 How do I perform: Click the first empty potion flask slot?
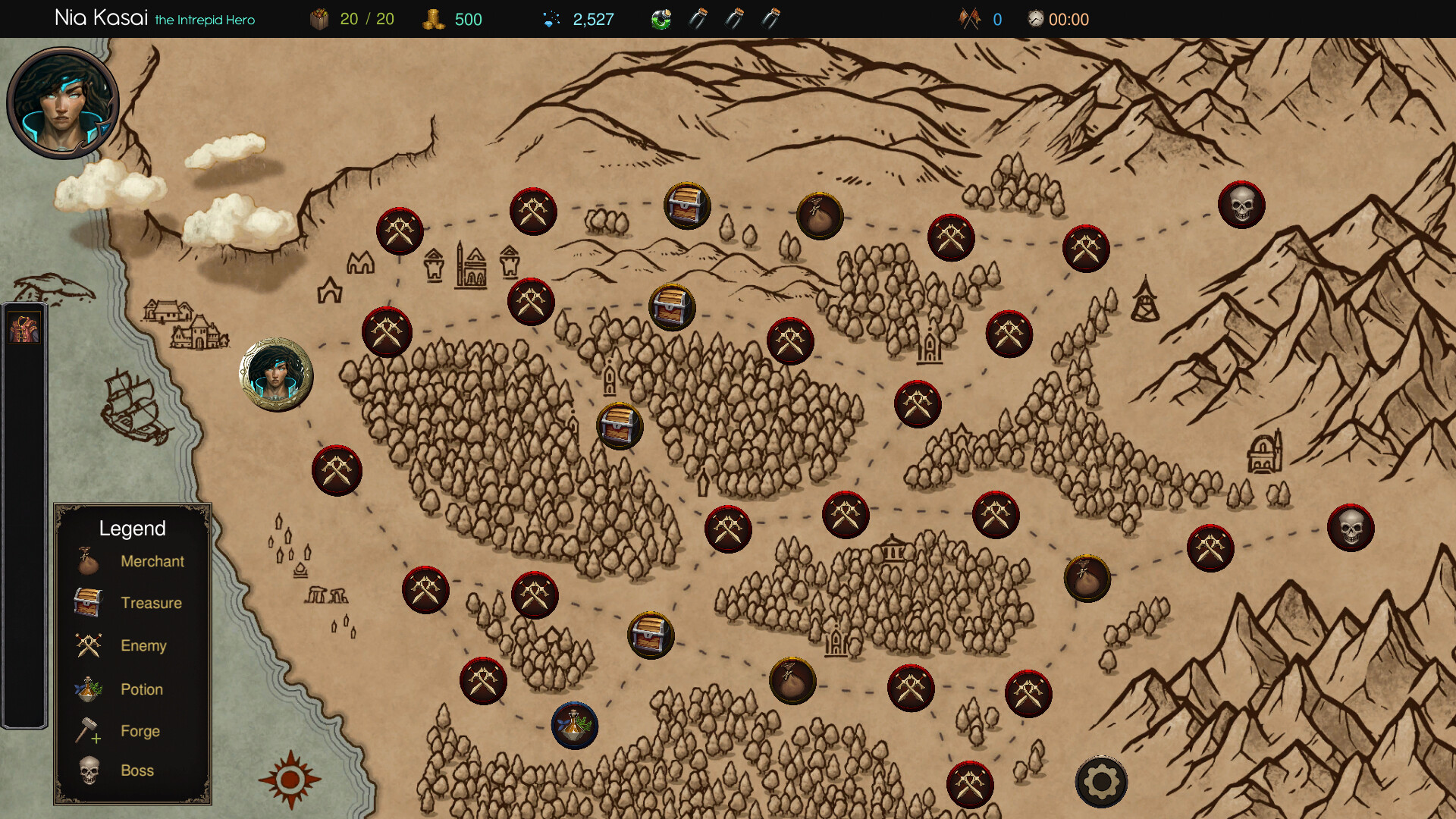point(698,18)
